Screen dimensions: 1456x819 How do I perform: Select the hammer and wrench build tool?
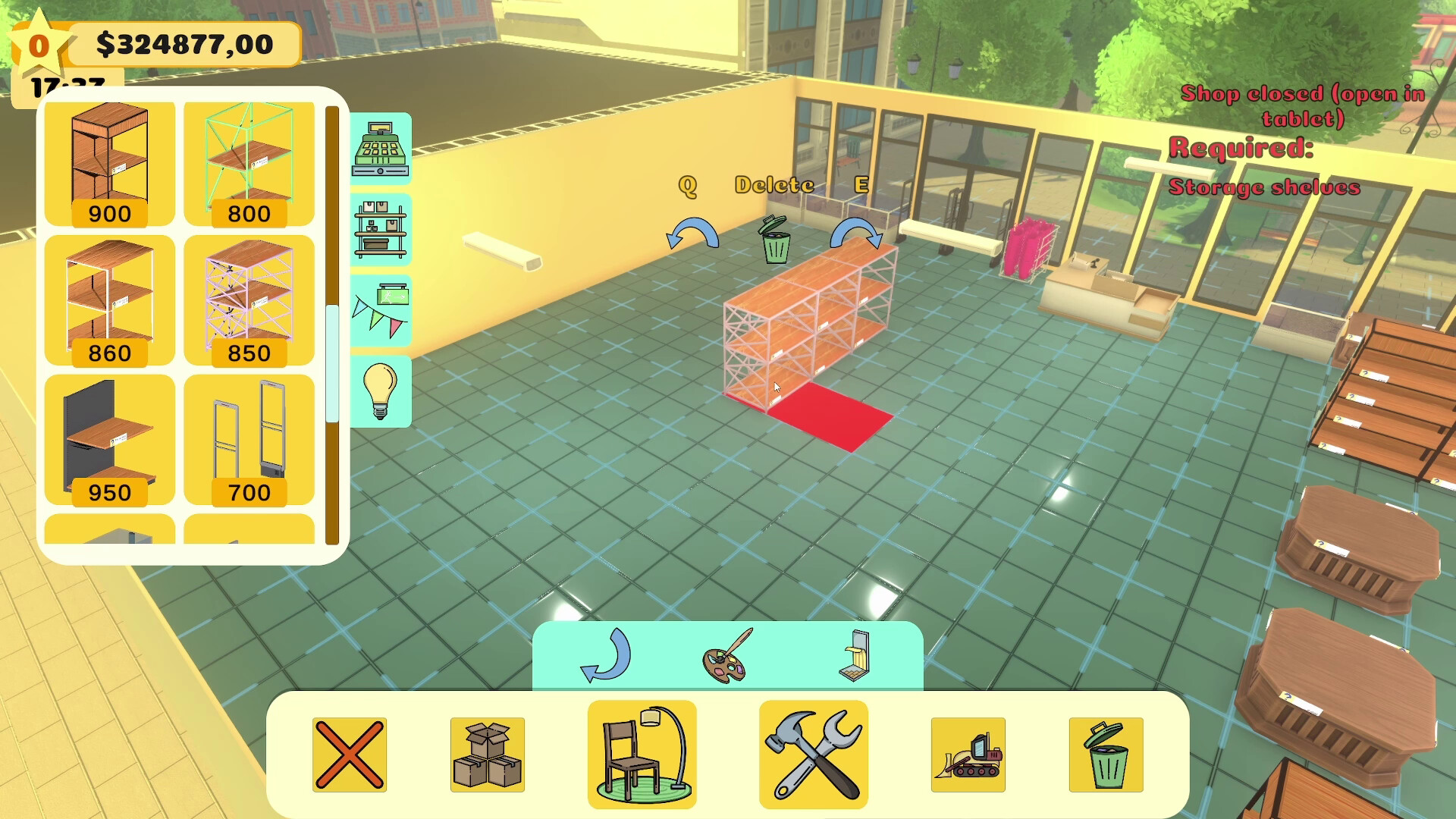tap(812, 753)
